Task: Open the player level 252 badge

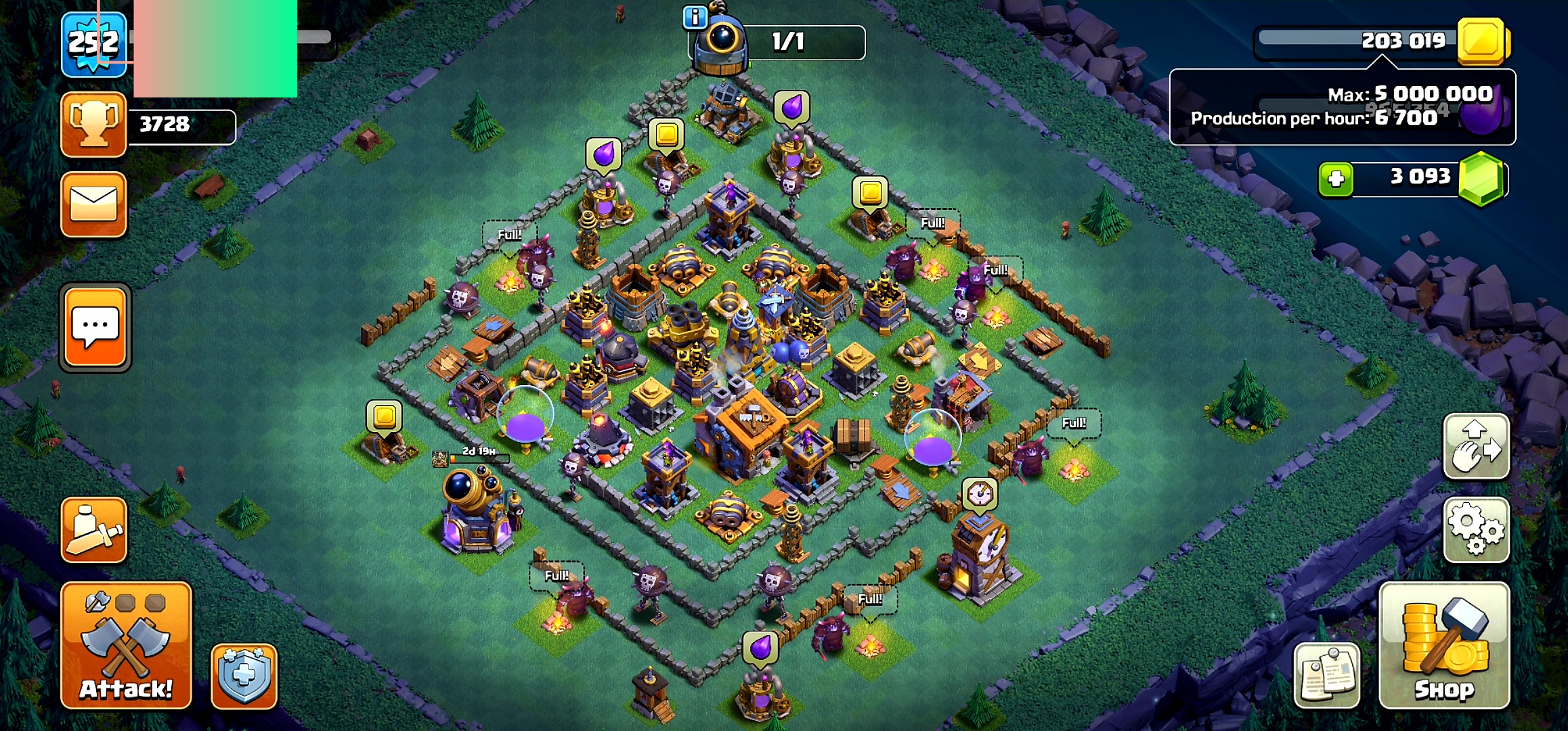Action: pyautogui.click(x=94, y=44)
